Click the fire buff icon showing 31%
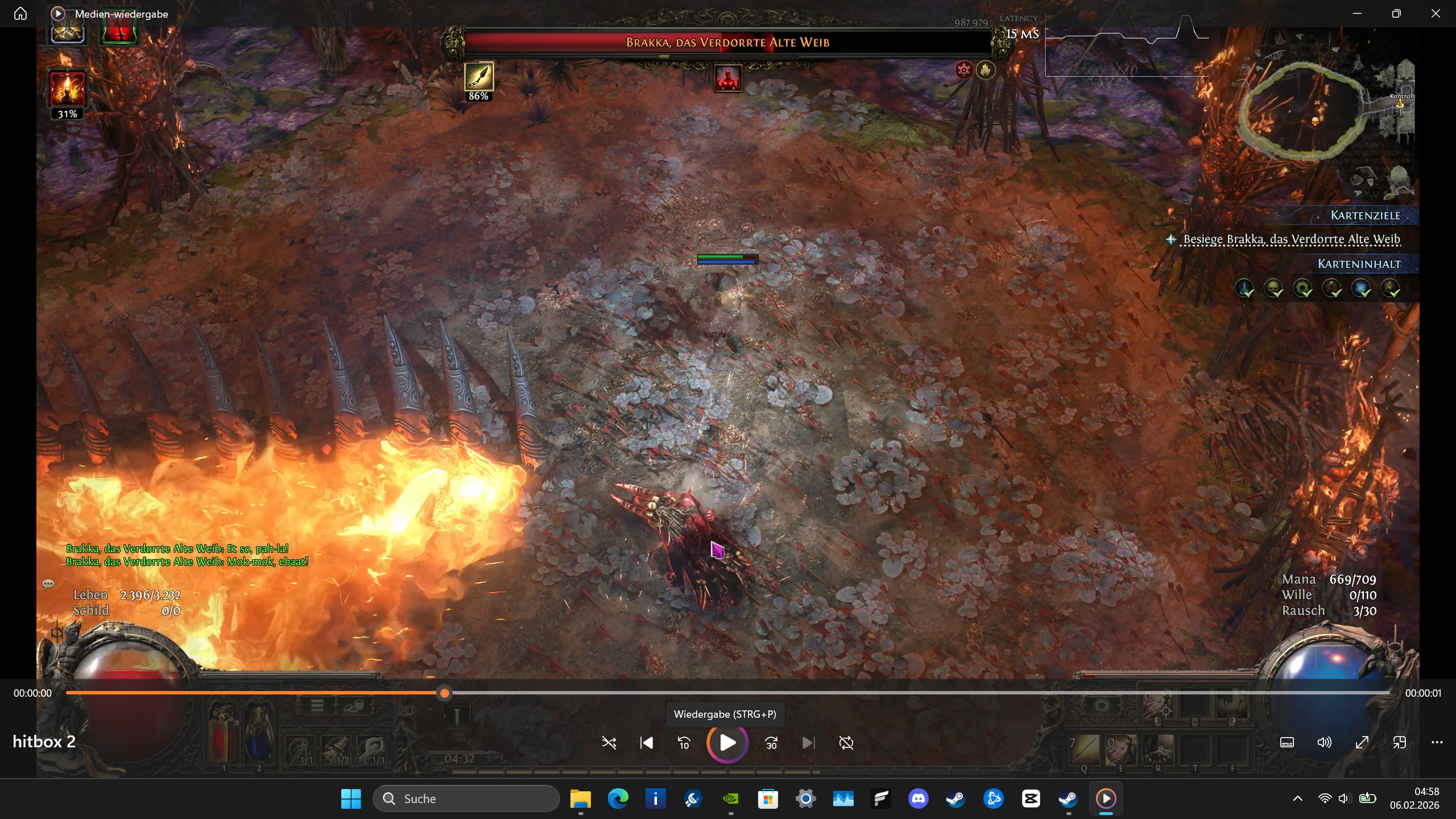 click(67, 89)
